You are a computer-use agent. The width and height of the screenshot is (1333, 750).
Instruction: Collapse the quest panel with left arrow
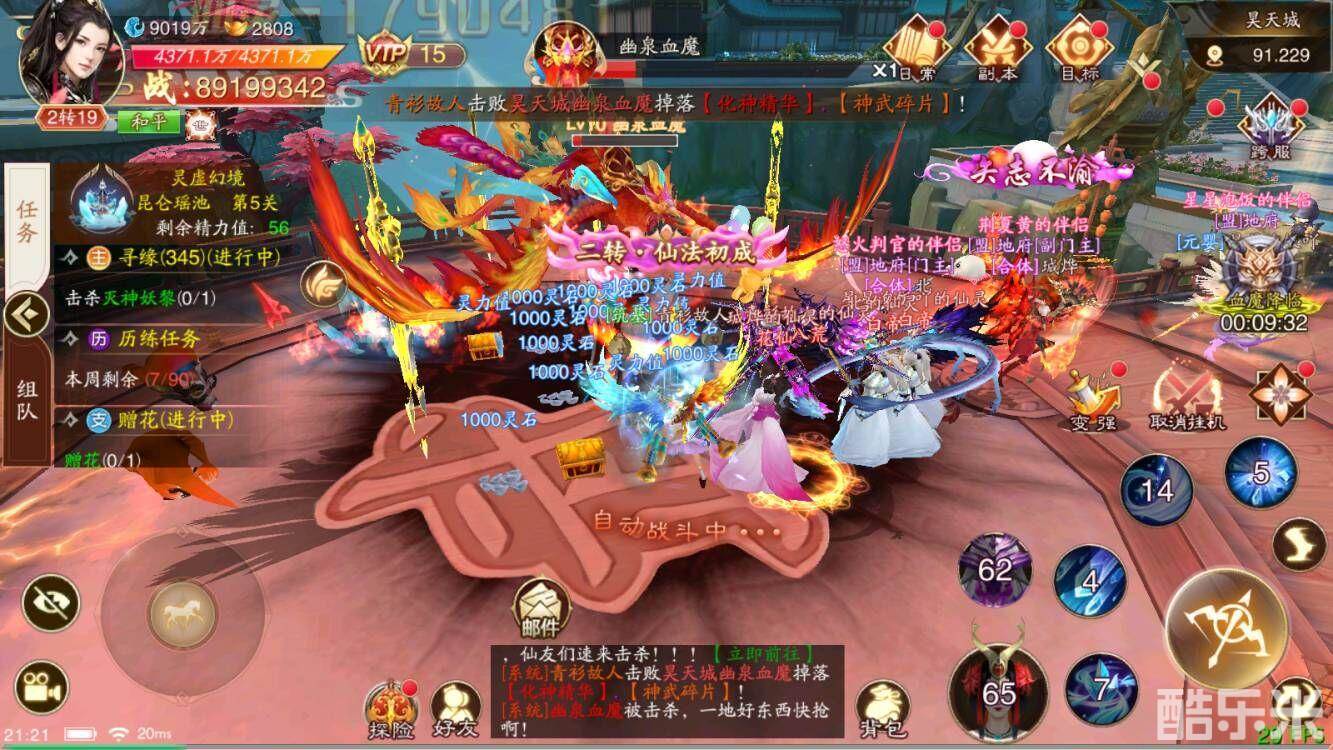22,315
